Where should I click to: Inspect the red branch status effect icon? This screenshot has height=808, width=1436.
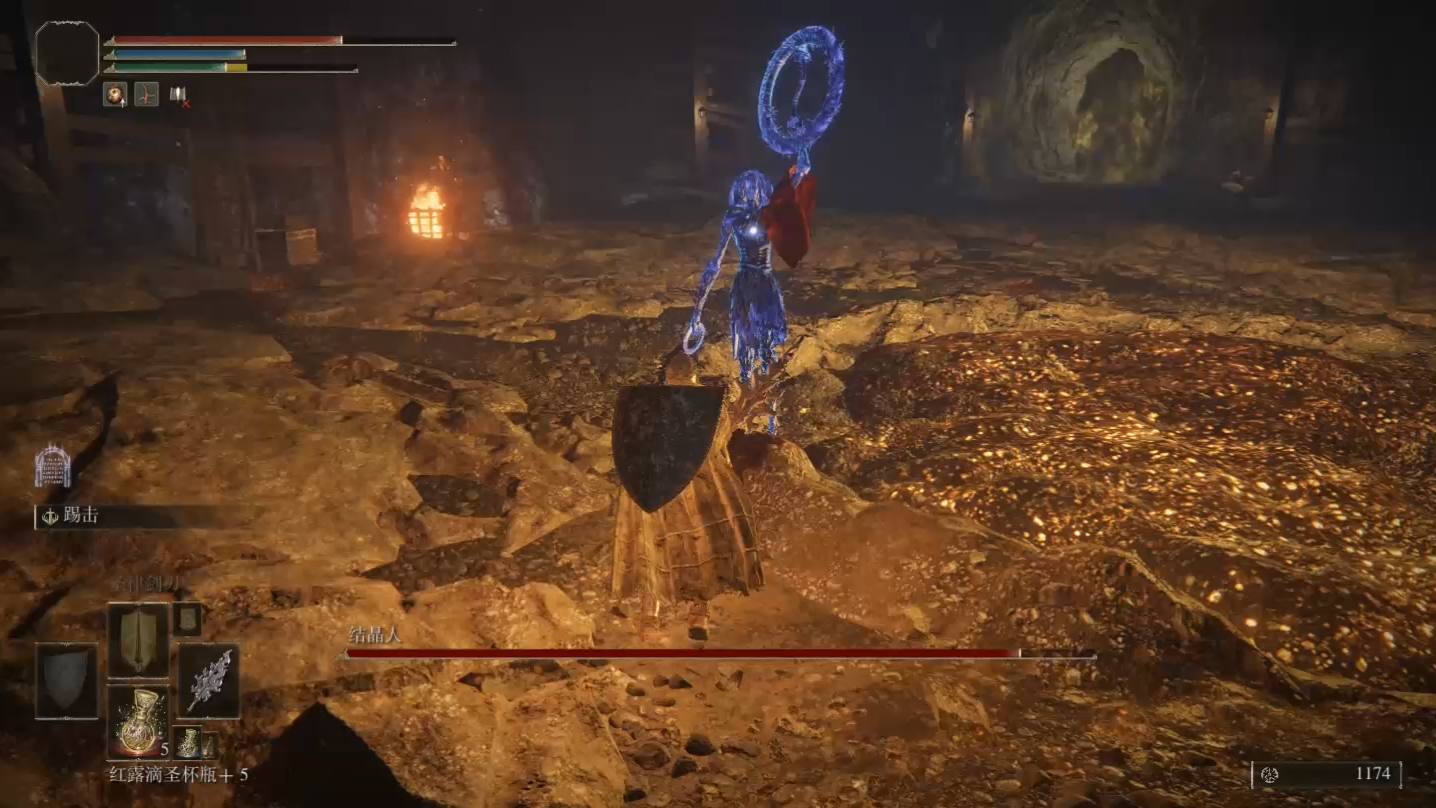coord(146,94)
